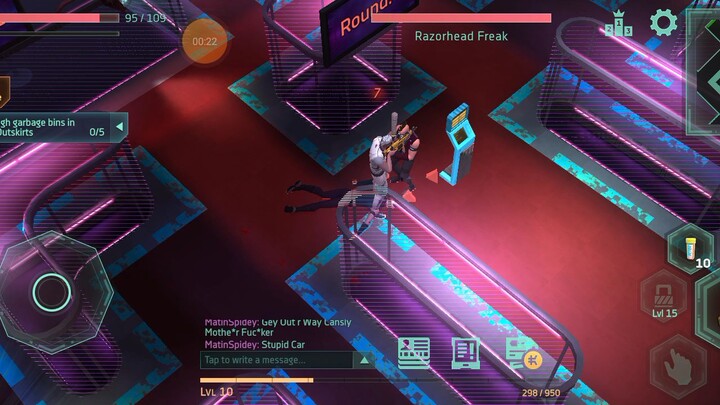Use the yellow consumable item slot

[x=691, y=246]
